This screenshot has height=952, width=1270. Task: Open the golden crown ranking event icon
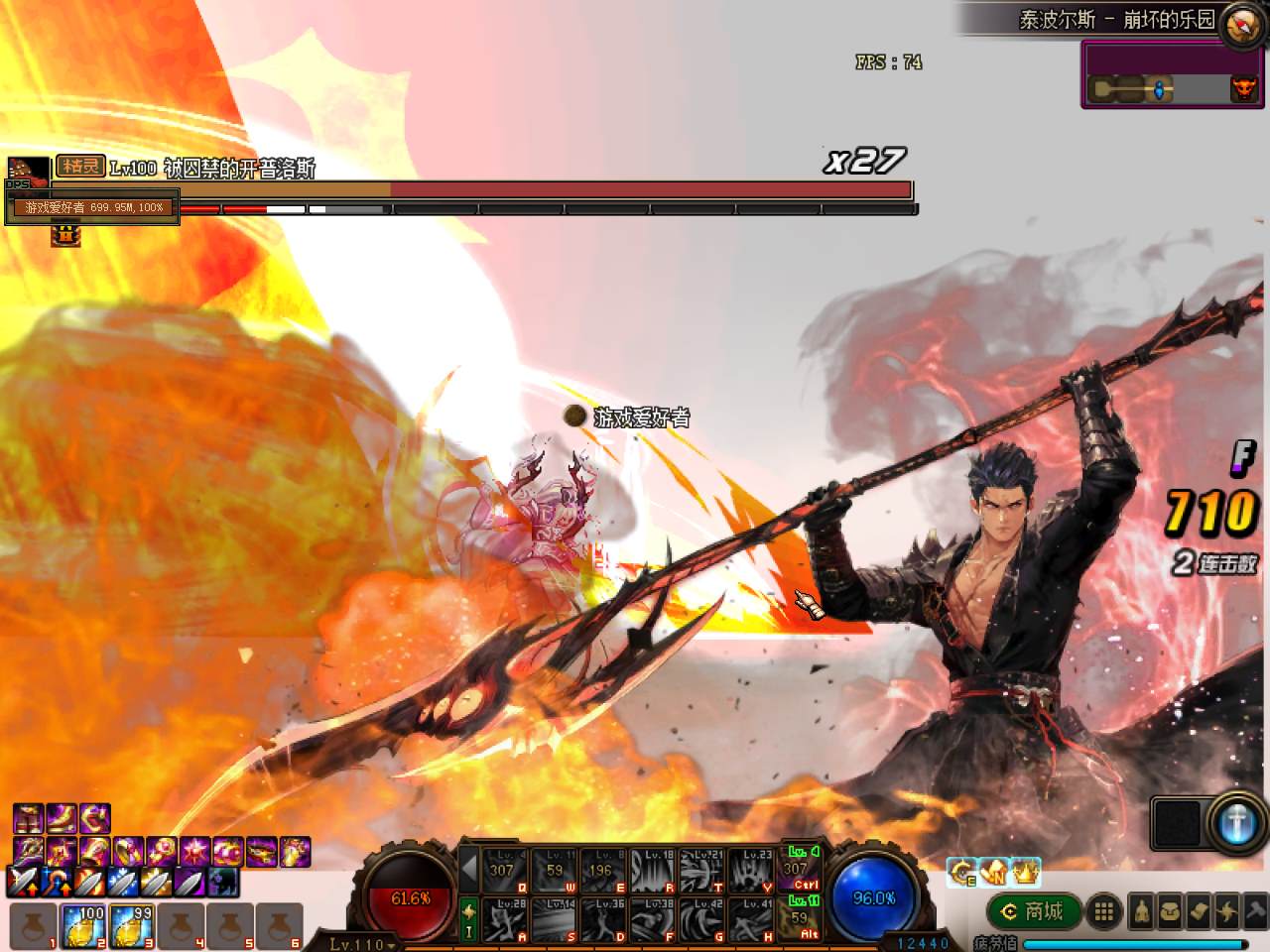[1023, 872]
